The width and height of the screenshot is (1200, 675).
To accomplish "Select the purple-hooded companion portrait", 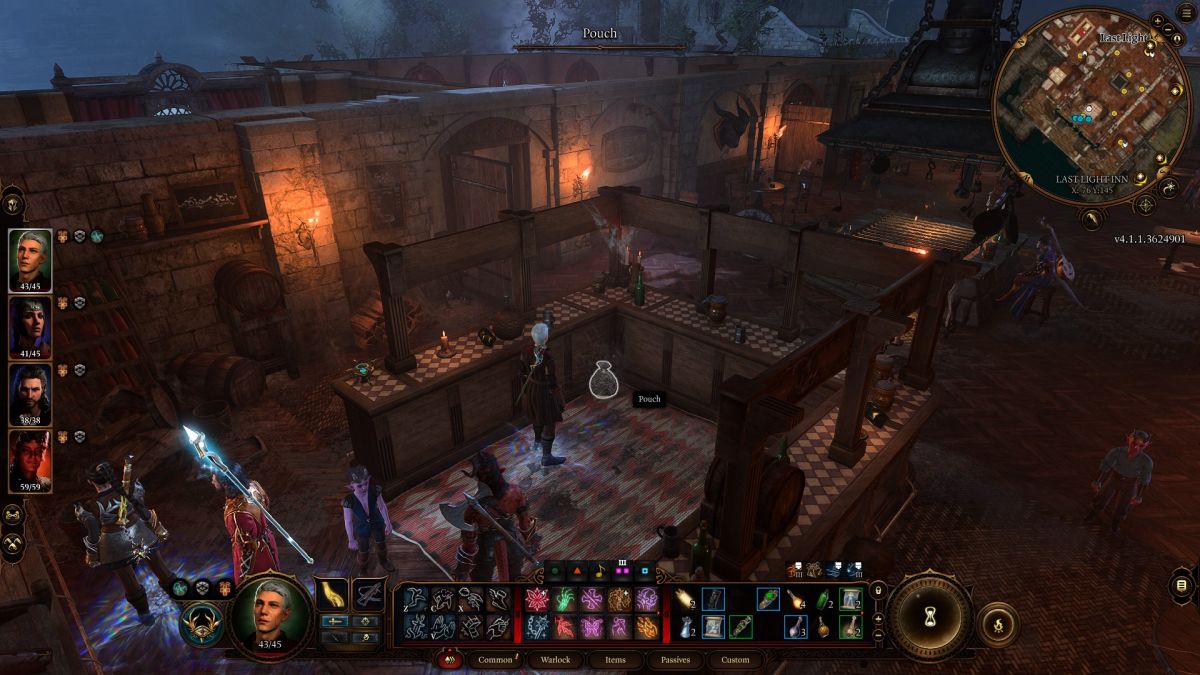I will click(x=30, y=325).
